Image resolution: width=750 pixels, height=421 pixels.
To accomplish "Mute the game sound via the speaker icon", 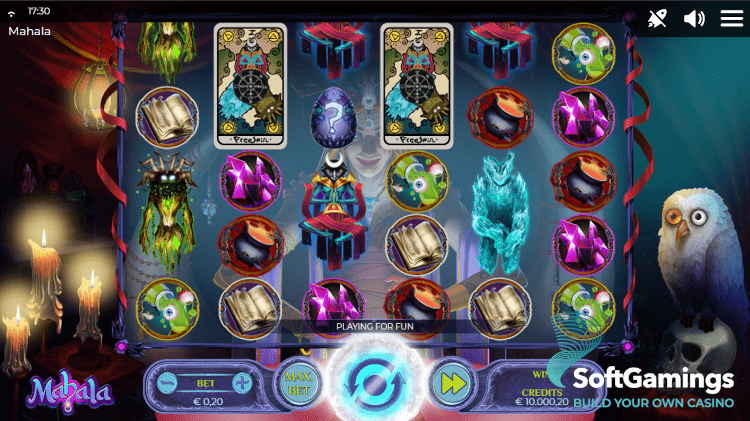I will (694, 18).
